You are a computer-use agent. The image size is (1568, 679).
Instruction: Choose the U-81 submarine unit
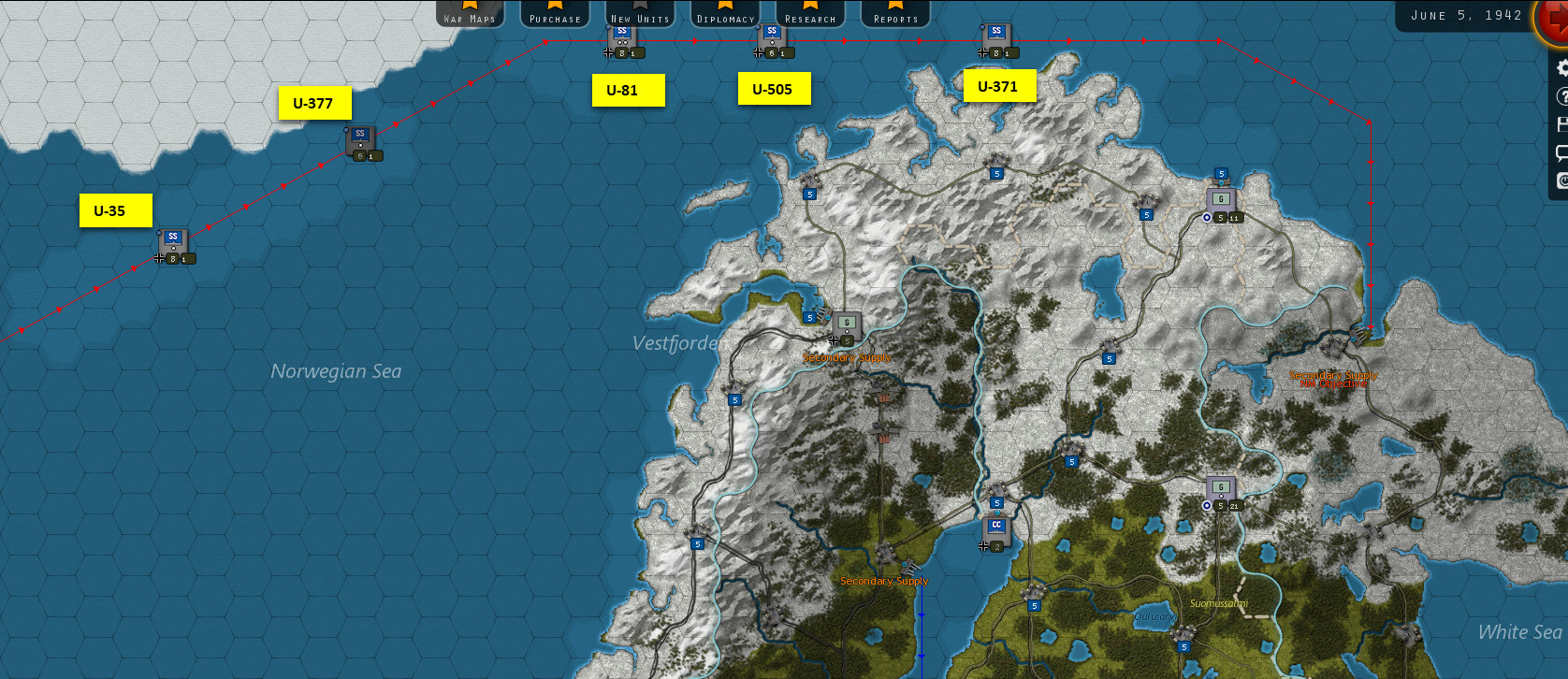tap(622, 37)
